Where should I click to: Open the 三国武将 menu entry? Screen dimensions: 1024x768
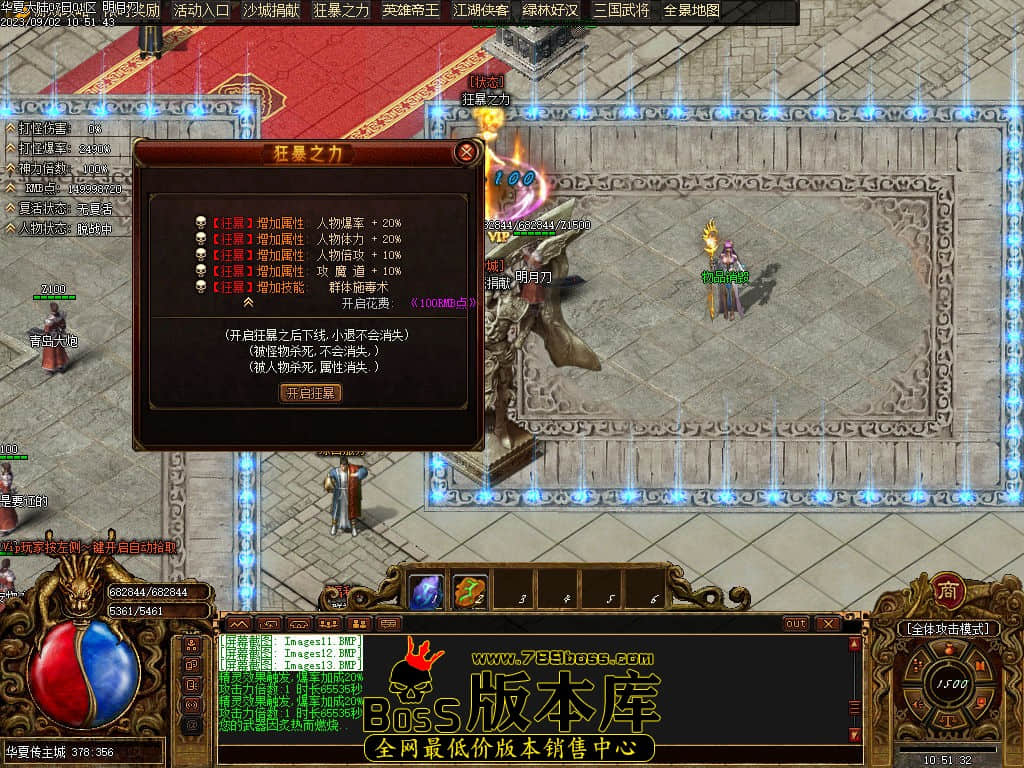tap(621, 11)
